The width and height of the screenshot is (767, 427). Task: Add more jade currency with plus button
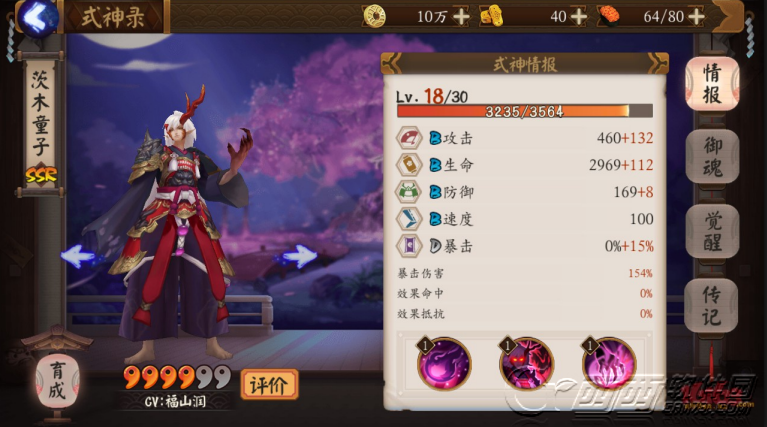click(578, 16)
